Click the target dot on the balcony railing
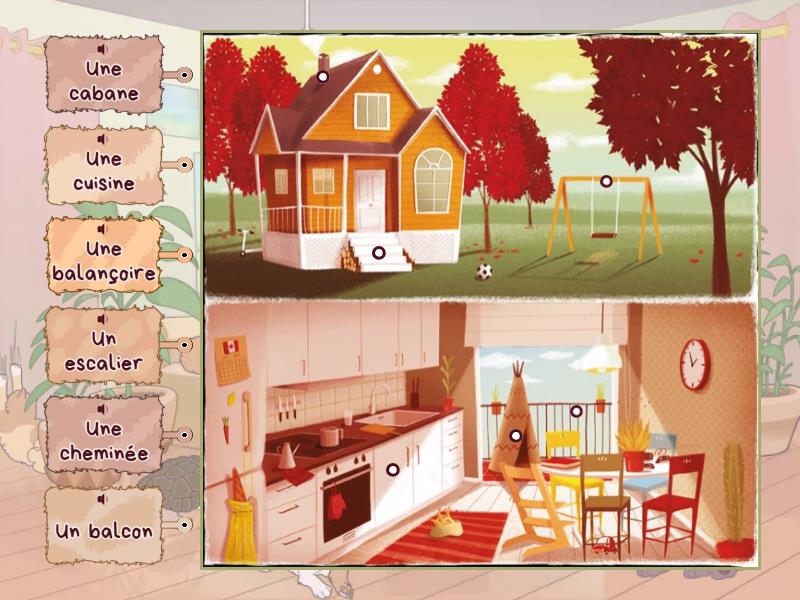The height and width of the screenshot is (600, 800). pyautogui.click(x=576, y=410)
